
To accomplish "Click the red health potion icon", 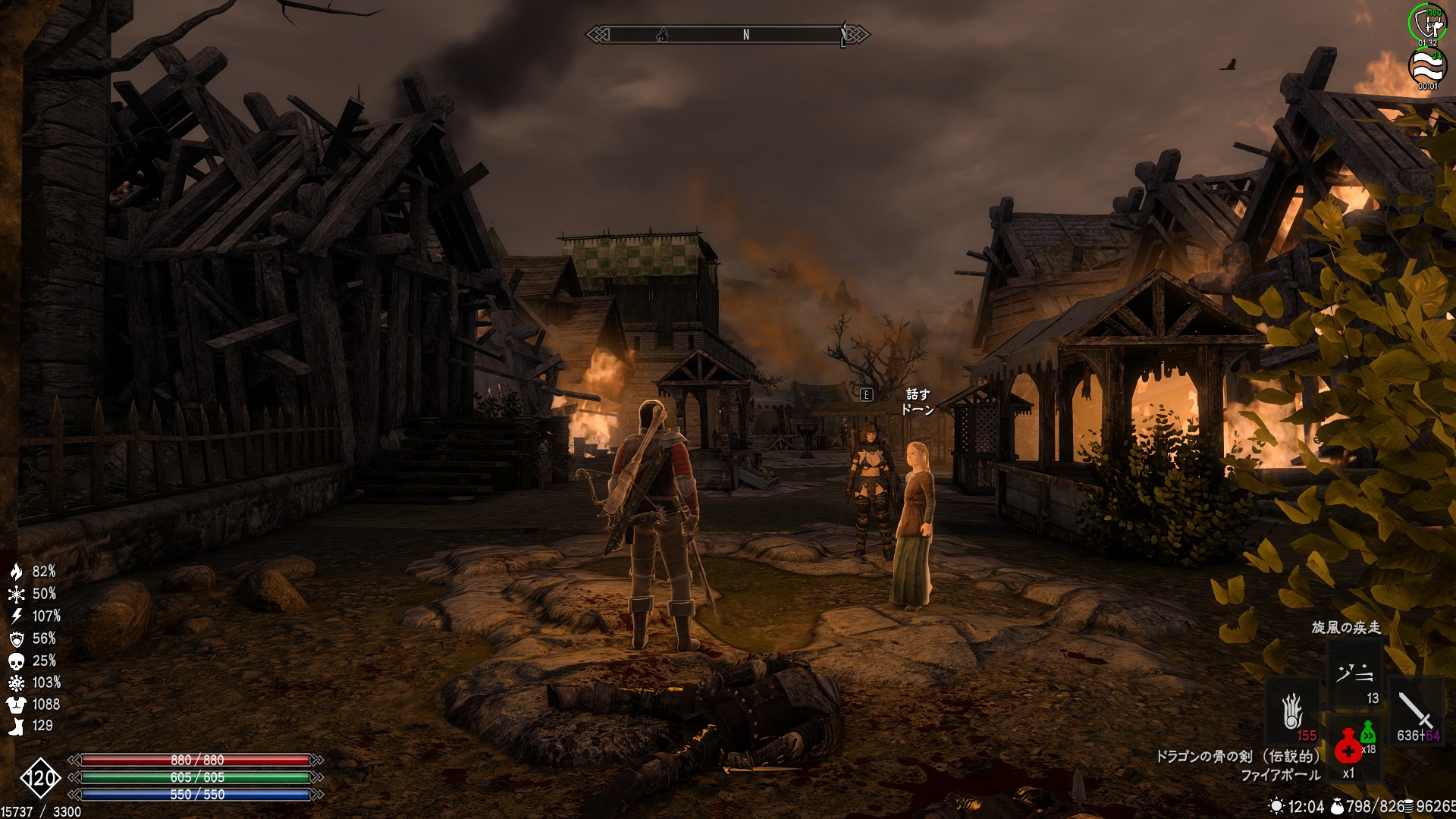I will pos(1348,748).
